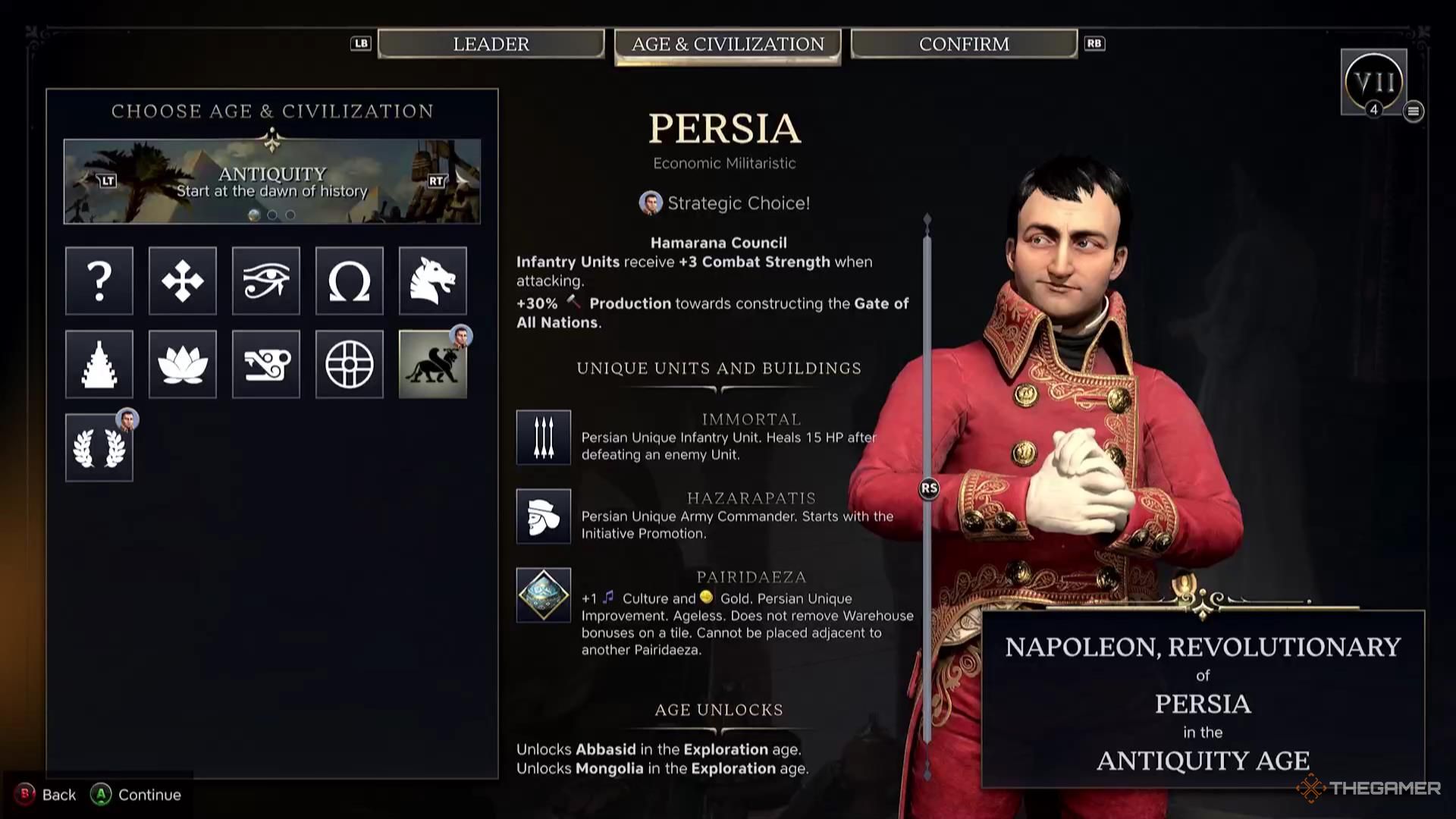The image size is (1456, 819).
Task: Select the four-arrow cross civilization tile
Action: pos(183,281)
